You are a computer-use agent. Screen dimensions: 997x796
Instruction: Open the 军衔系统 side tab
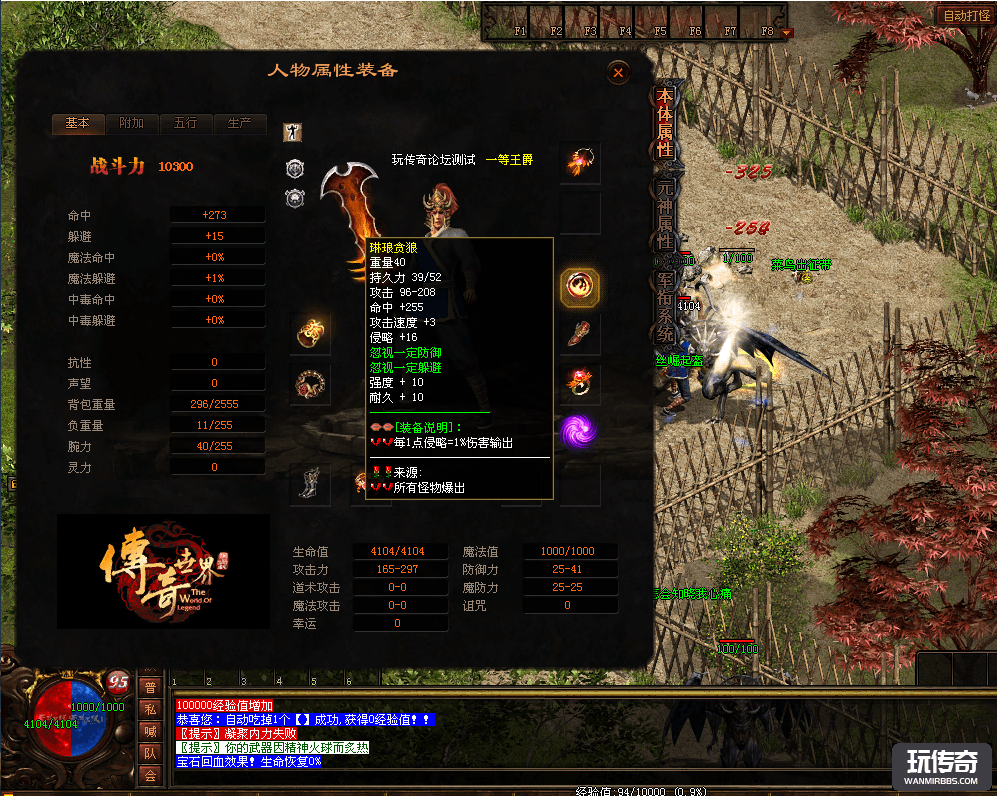[664, 303]
